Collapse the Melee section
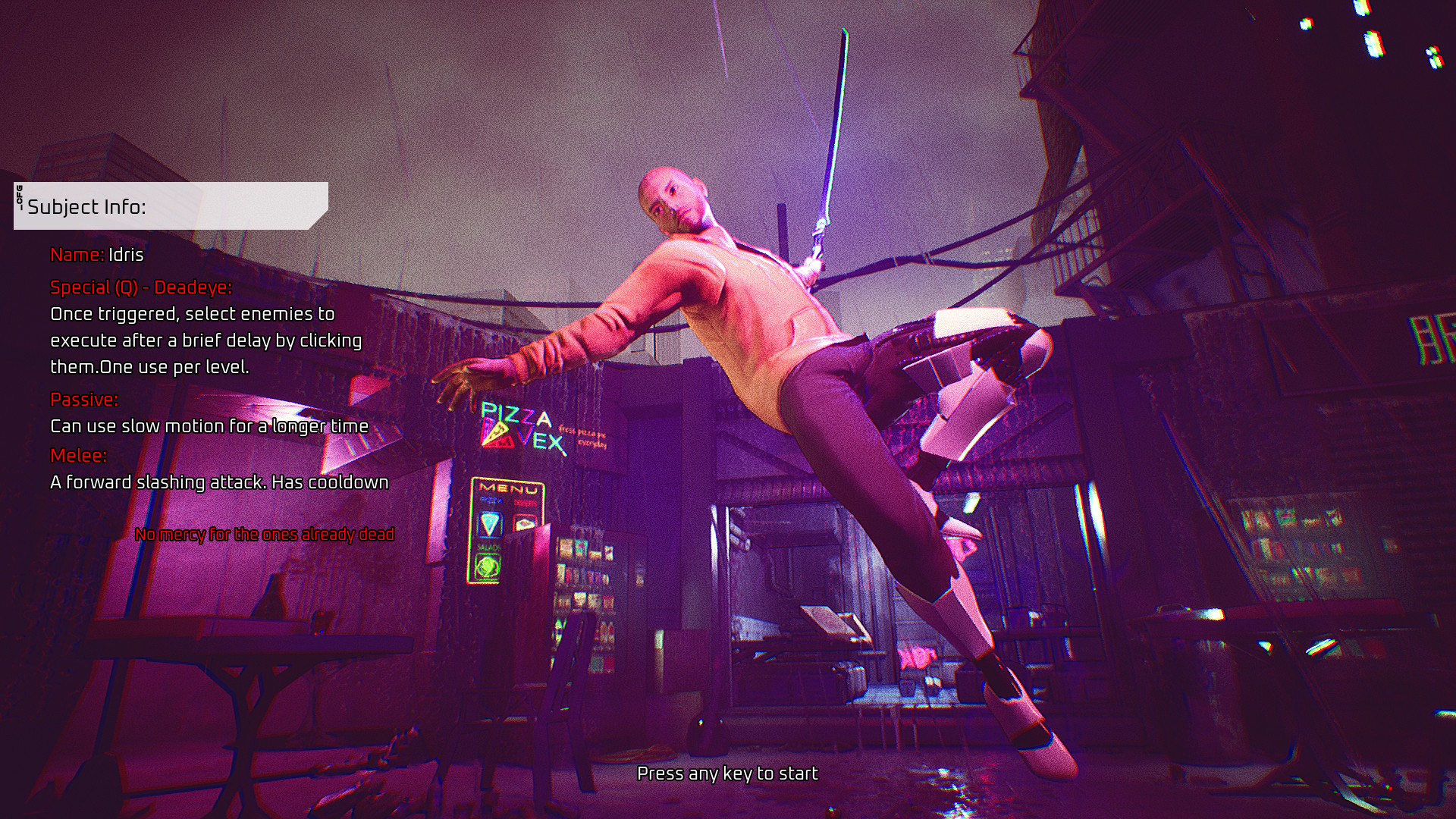This screenshot has width=1456, height=819. point(78,454)
